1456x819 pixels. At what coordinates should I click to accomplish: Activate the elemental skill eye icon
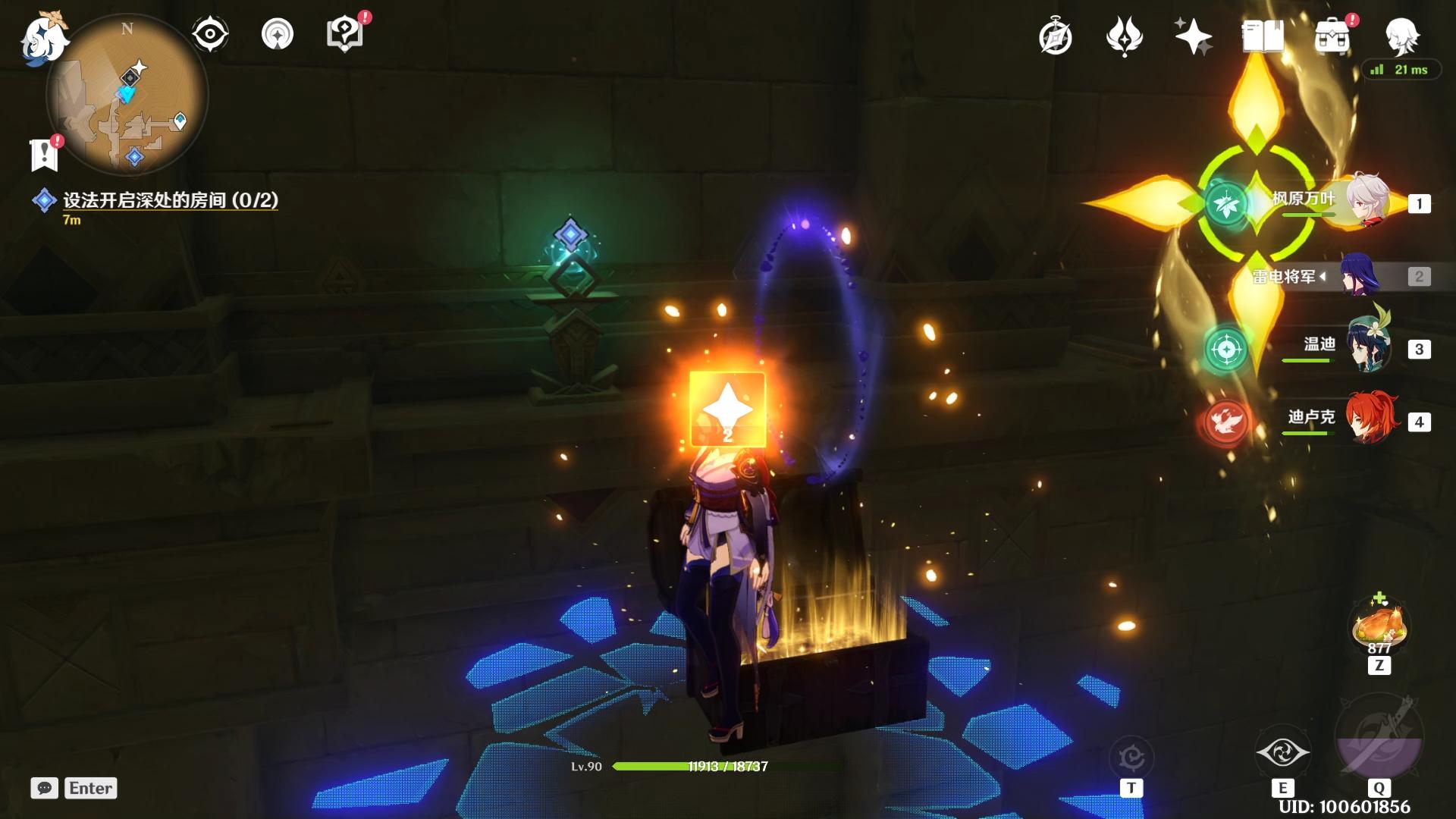pyautogui.click(x=1282, y=753)
